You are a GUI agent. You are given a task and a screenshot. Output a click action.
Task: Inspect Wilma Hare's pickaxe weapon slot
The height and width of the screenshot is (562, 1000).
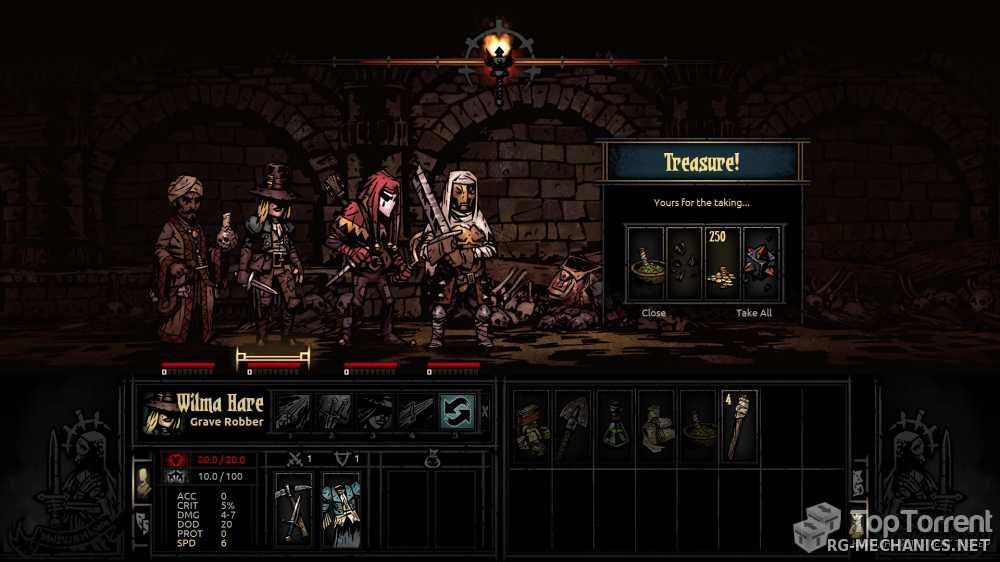[x=293, y=508]
